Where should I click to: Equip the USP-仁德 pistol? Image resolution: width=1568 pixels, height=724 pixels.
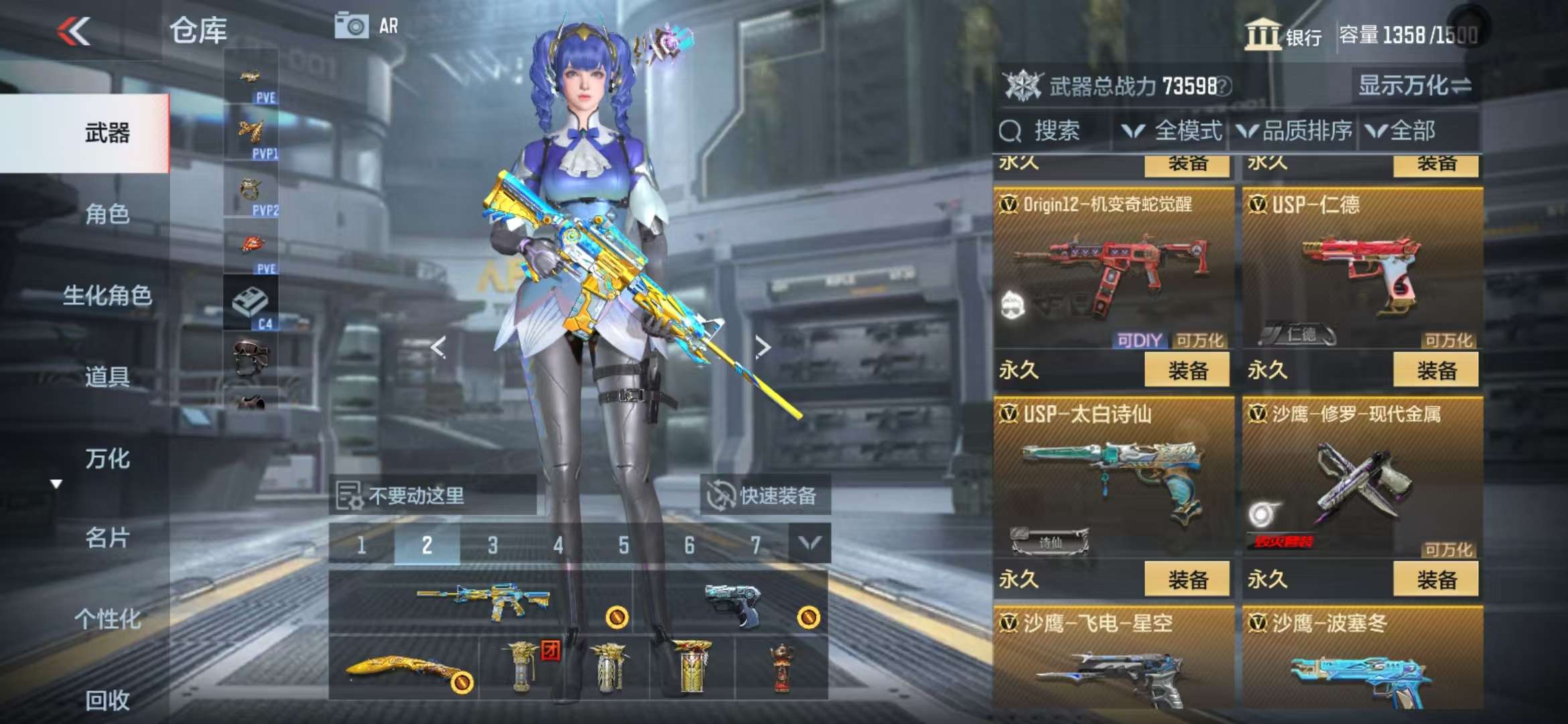[1435, 370]
